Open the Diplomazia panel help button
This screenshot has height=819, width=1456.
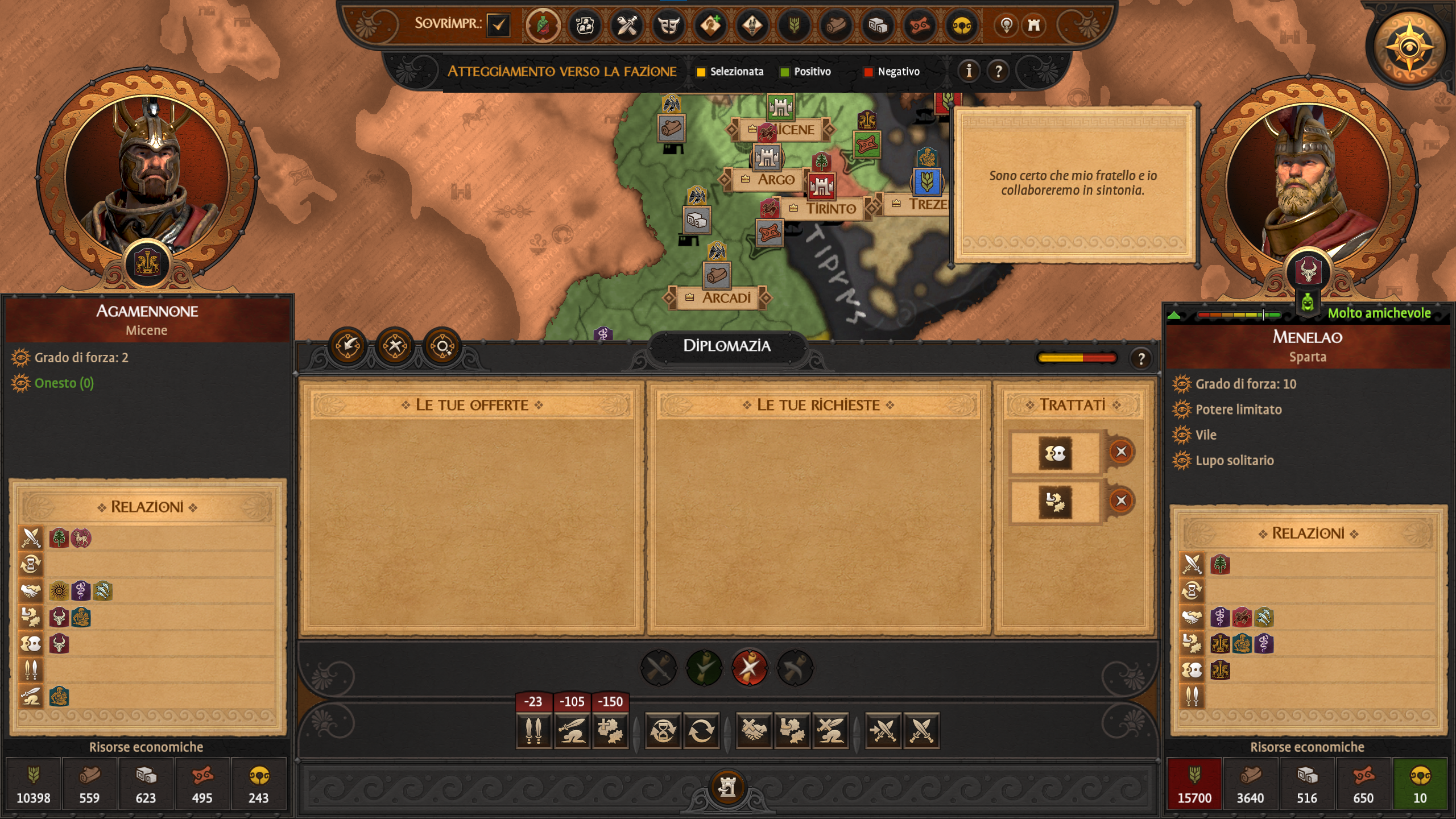(1141, 359)
